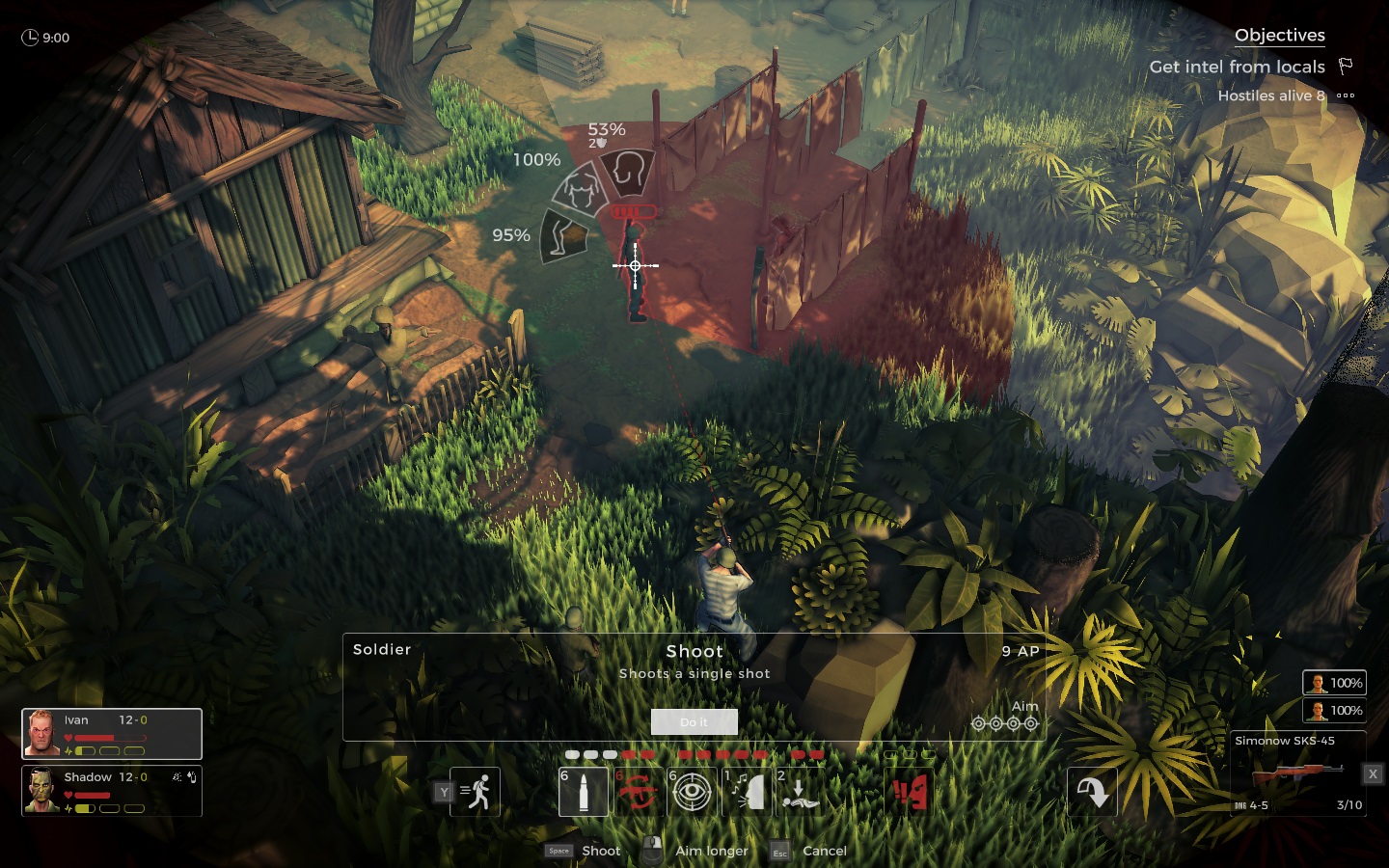
Task: Open the Objectives header
Action: pos(1279,36)
